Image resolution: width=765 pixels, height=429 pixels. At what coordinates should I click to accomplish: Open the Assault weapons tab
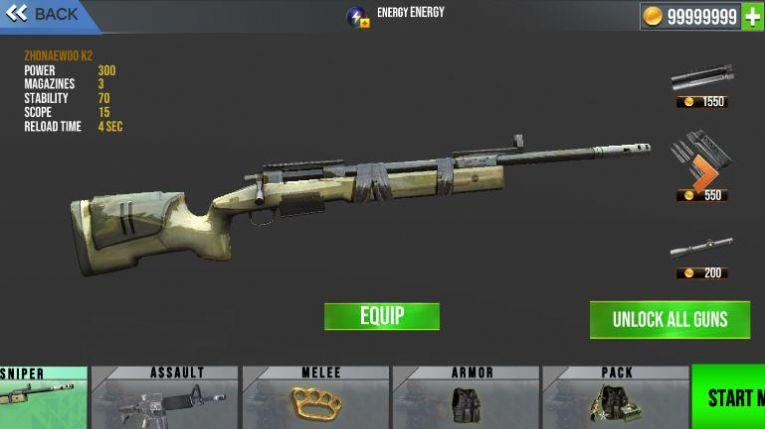164,397
